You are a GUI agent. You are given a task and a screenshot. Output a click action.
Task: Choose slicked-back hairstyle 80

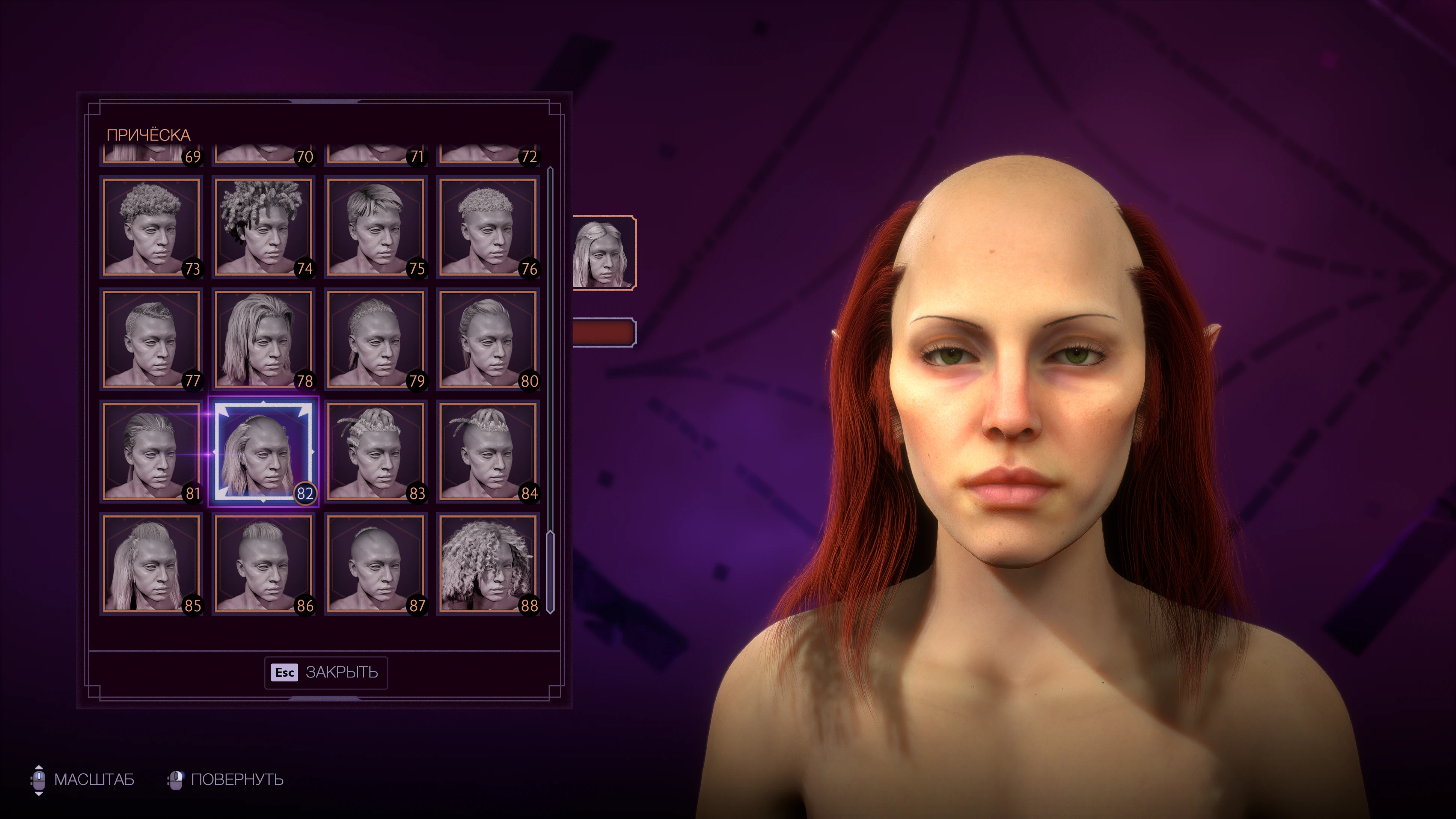(x=488, y=339)
